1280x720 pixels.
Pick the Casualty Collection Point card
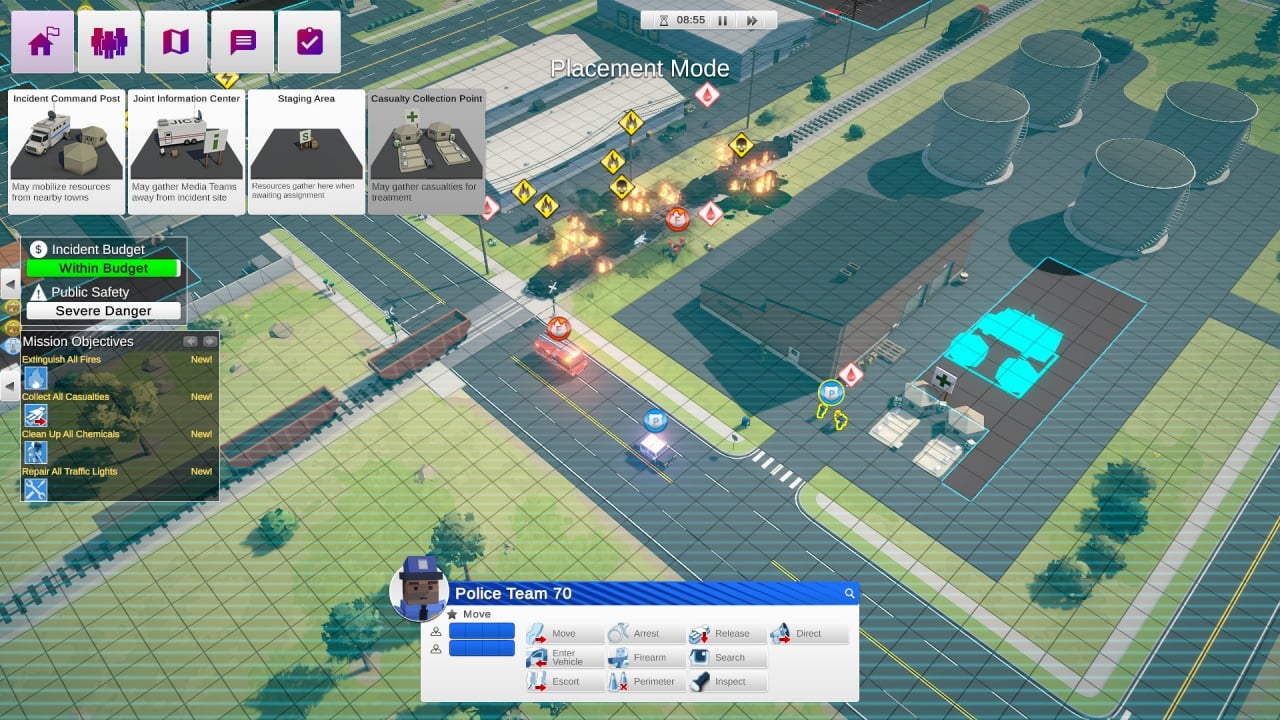[426, 151]
